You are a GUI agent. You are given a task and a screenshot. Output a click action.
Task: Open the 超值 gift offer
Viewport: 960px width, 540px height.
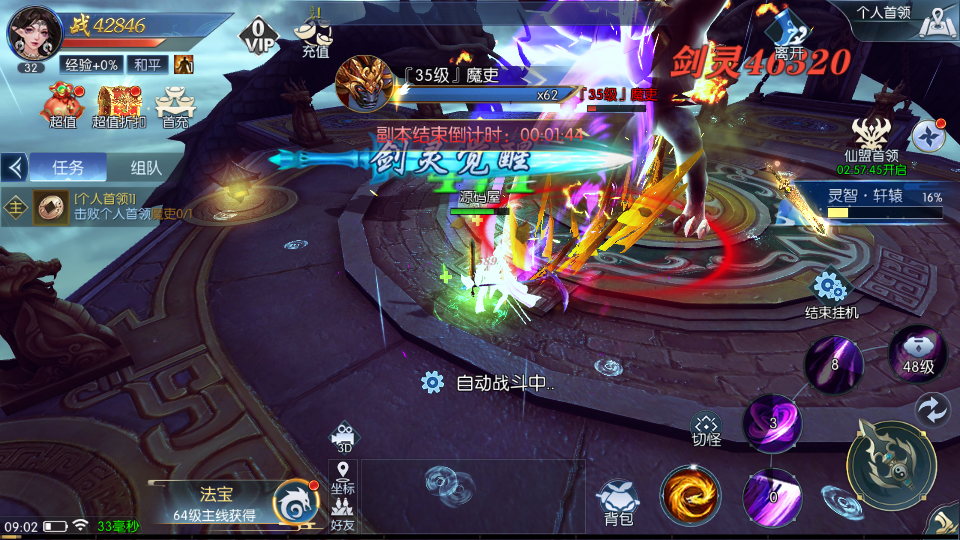click(63, 106)
